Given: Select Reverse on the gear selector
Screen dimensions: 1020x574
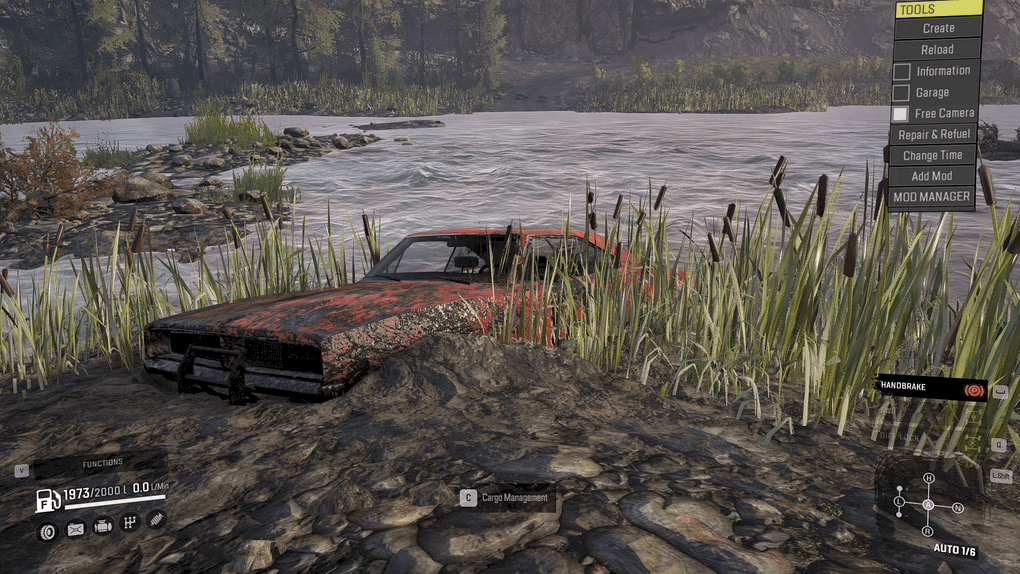Looking at the screenshot, I should [928, 530].
